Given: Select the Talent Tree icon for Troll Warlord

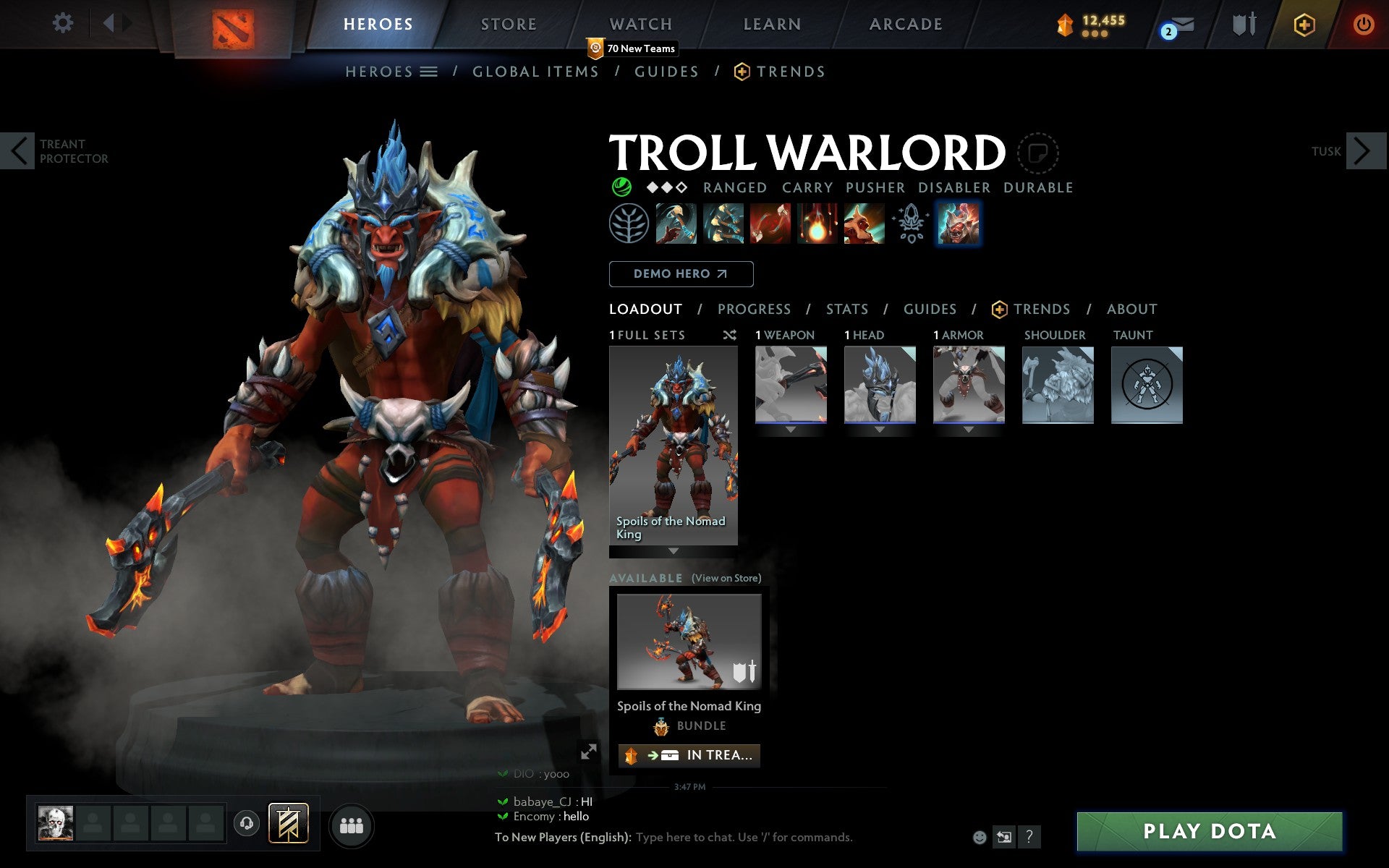Looking at the screenshot, I should click(x=629, y=224).
